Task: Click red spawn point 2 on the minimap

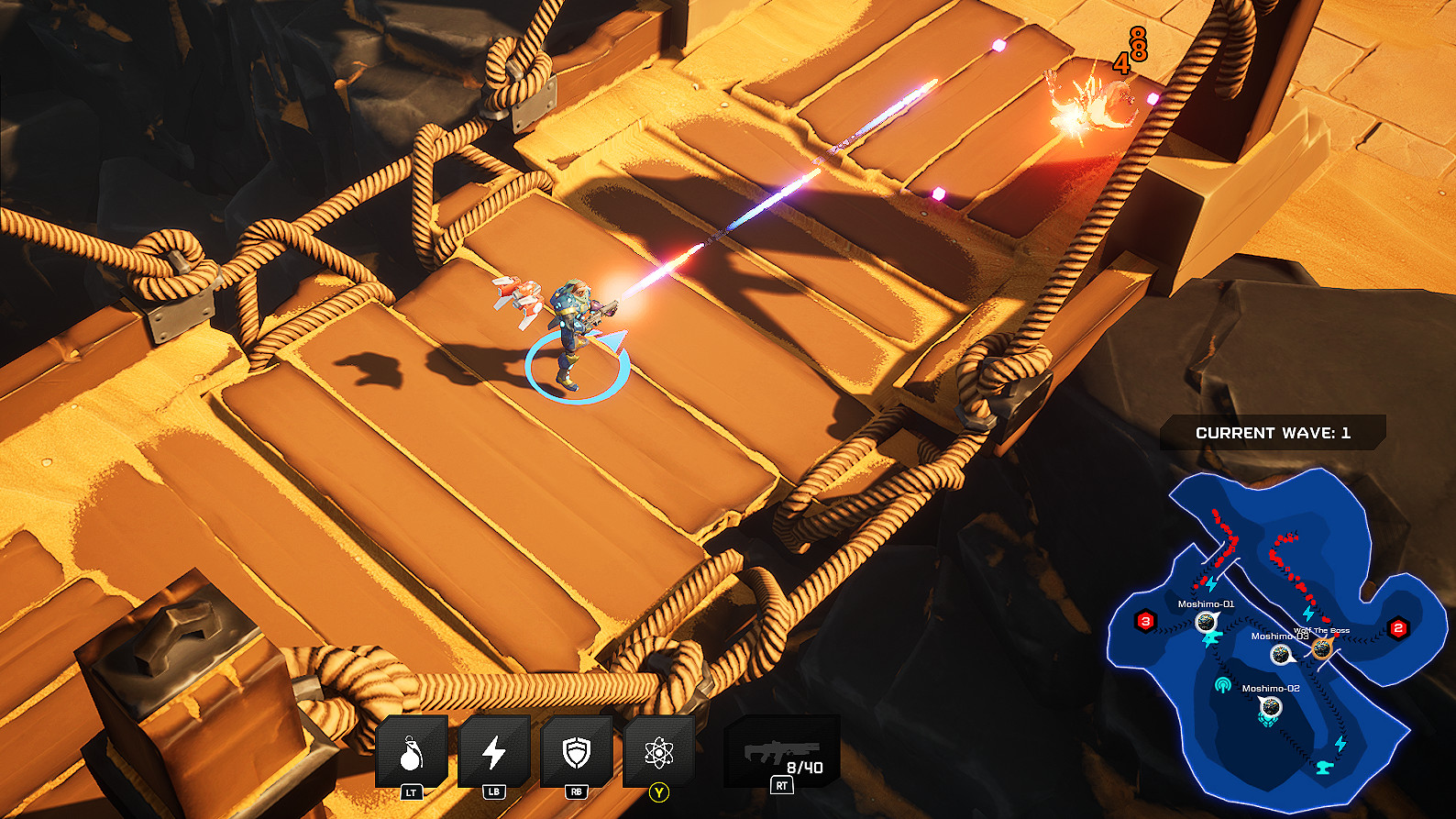Action: coord(1398,628)
